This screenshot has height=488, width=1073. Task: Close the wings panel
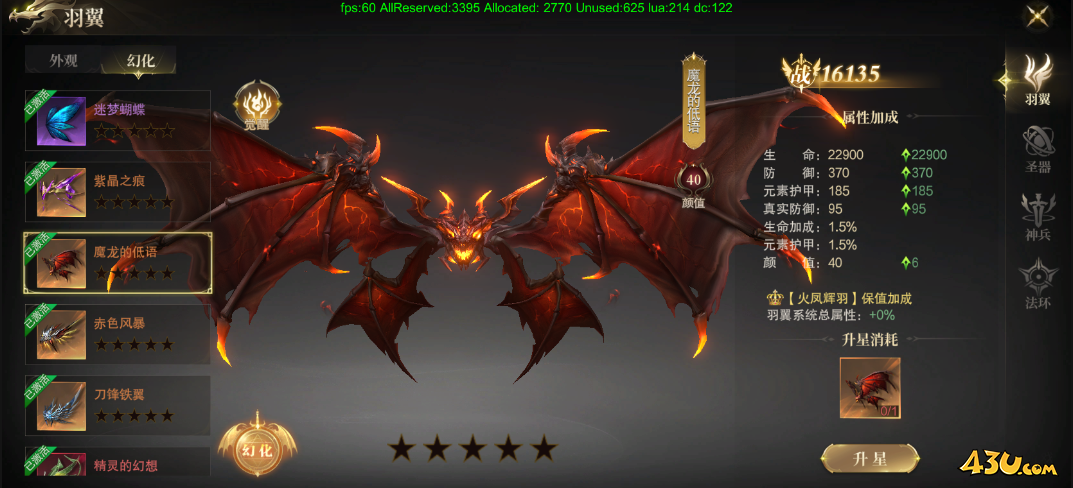[x=1038, y=16]
